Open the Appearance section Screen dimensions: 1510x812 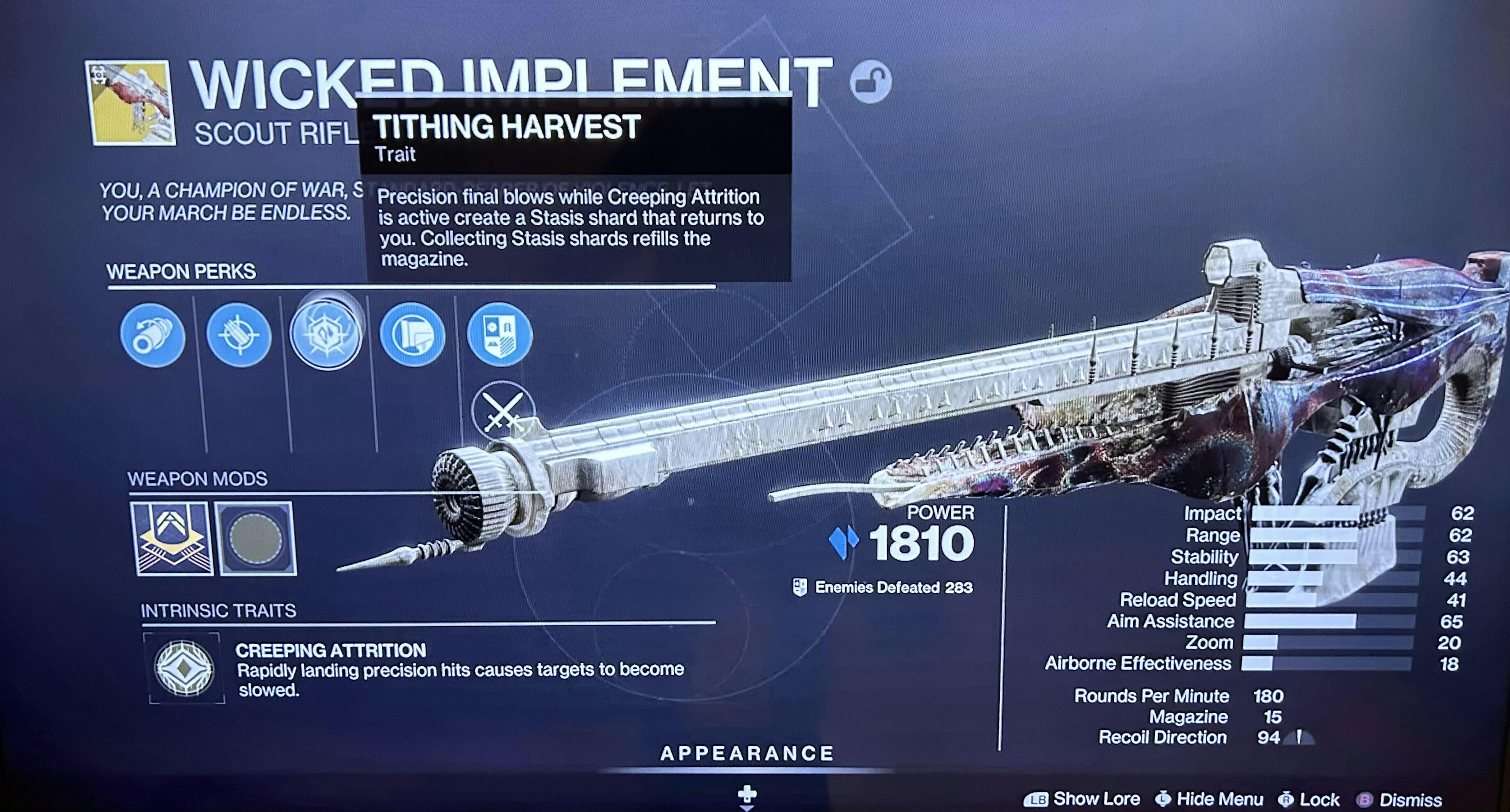tap(747, 753)
